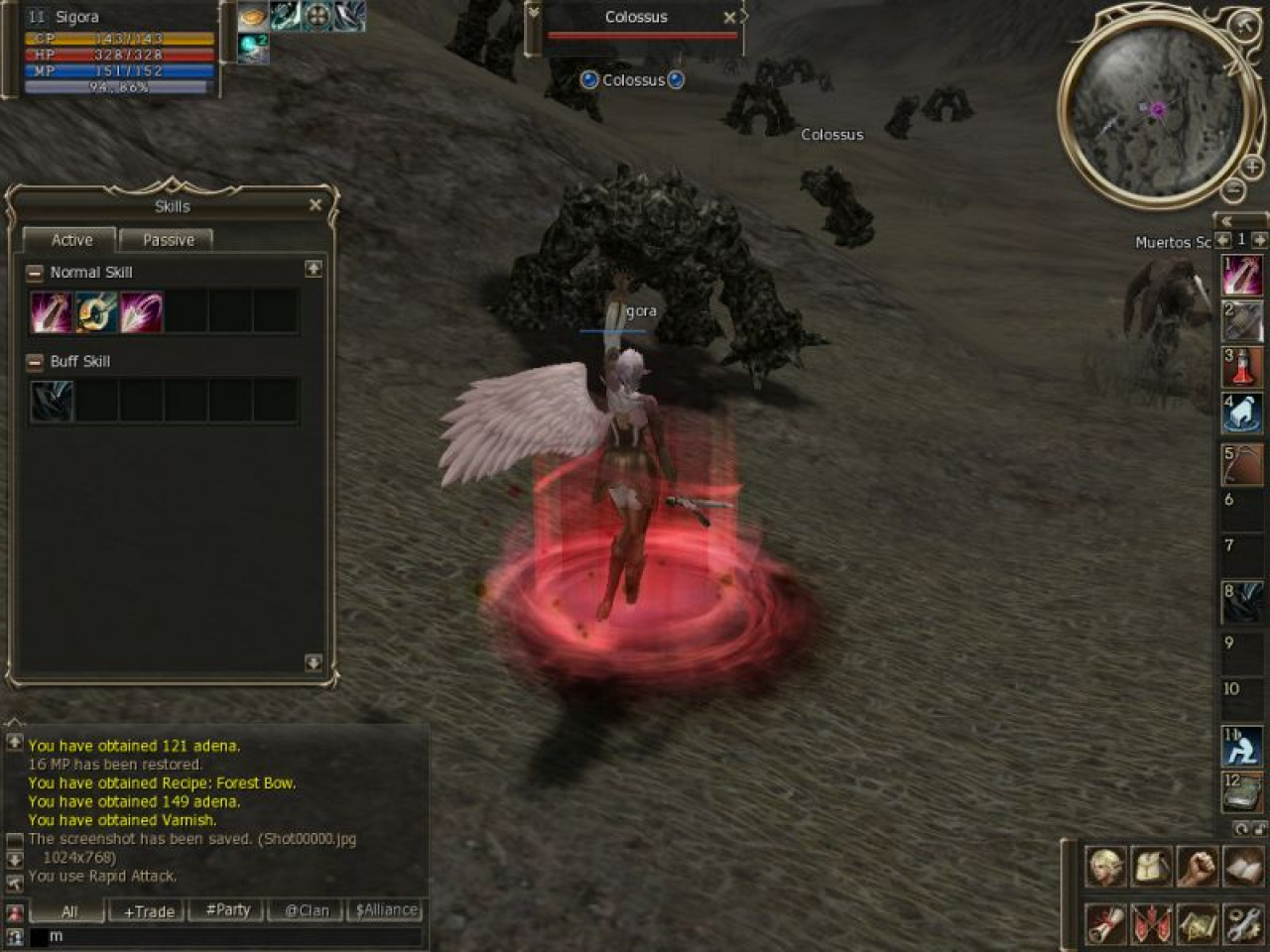Activate the sit action in hotbar slot 11

pyautogui.click(x=1241, y=747)
